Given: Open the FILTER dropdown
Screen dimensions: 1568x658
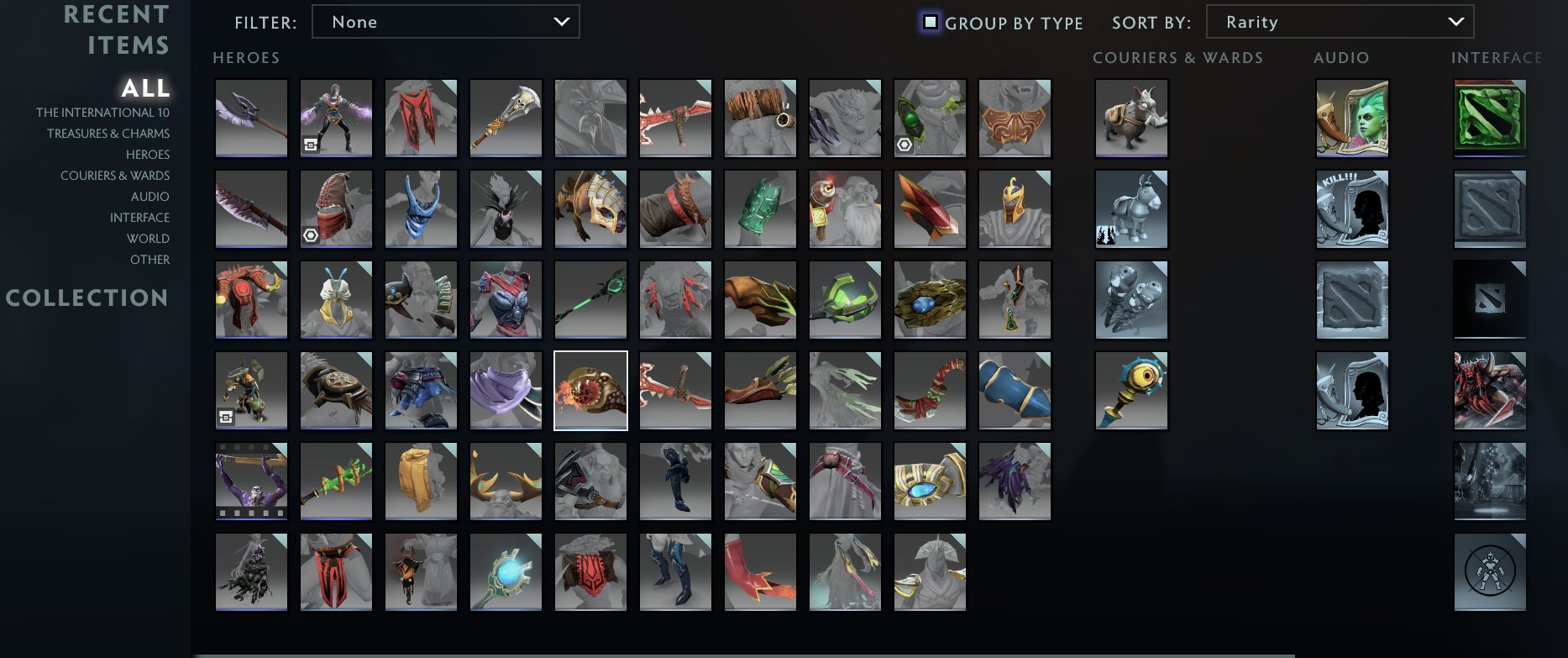Looking at the screenshot, I should point(445,21).
